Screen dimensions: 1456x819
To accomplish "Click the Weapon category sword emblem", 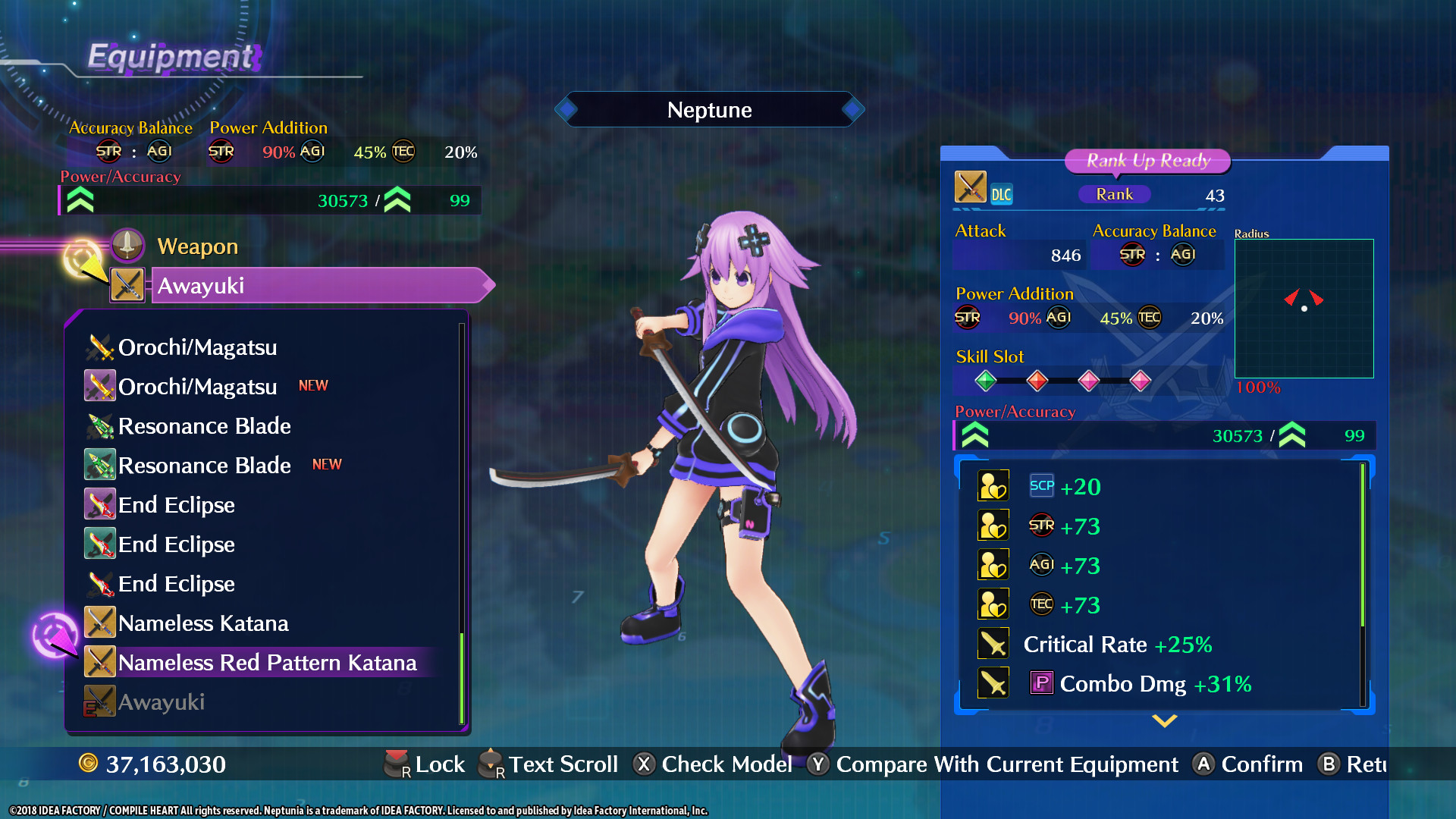I will pos(127,245).
